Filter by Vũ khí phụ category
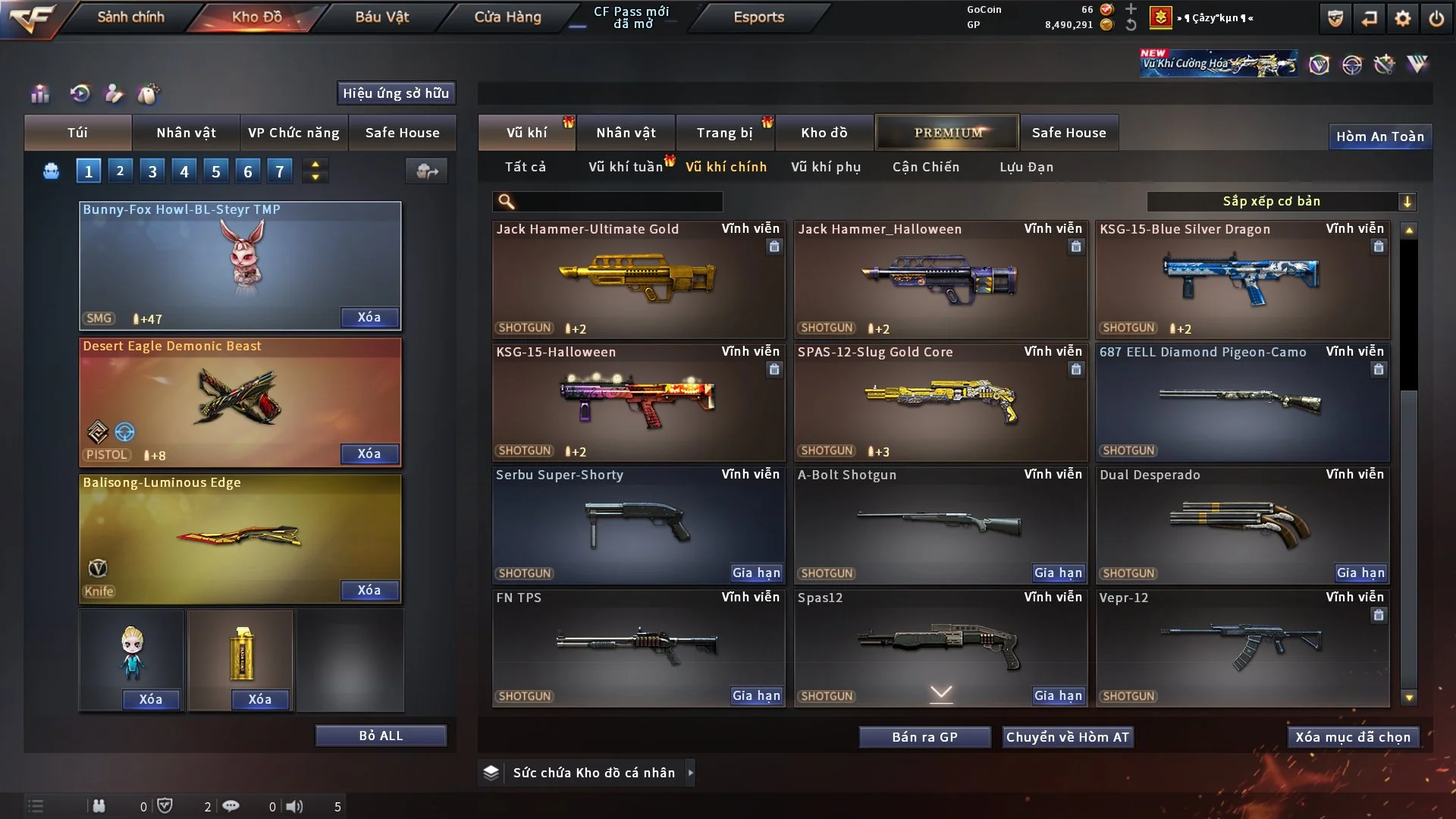 coord(826,167)
